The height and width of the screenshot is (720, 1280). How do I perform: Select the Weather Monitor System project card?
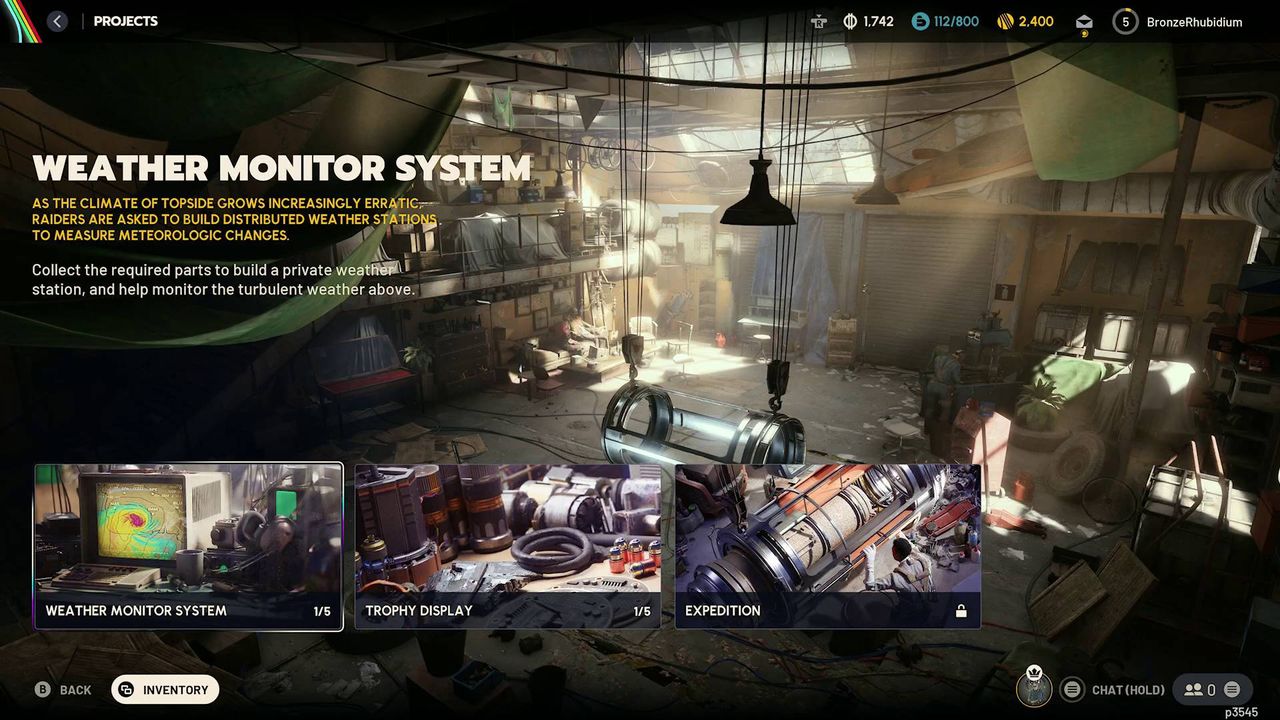click(188, 545)
